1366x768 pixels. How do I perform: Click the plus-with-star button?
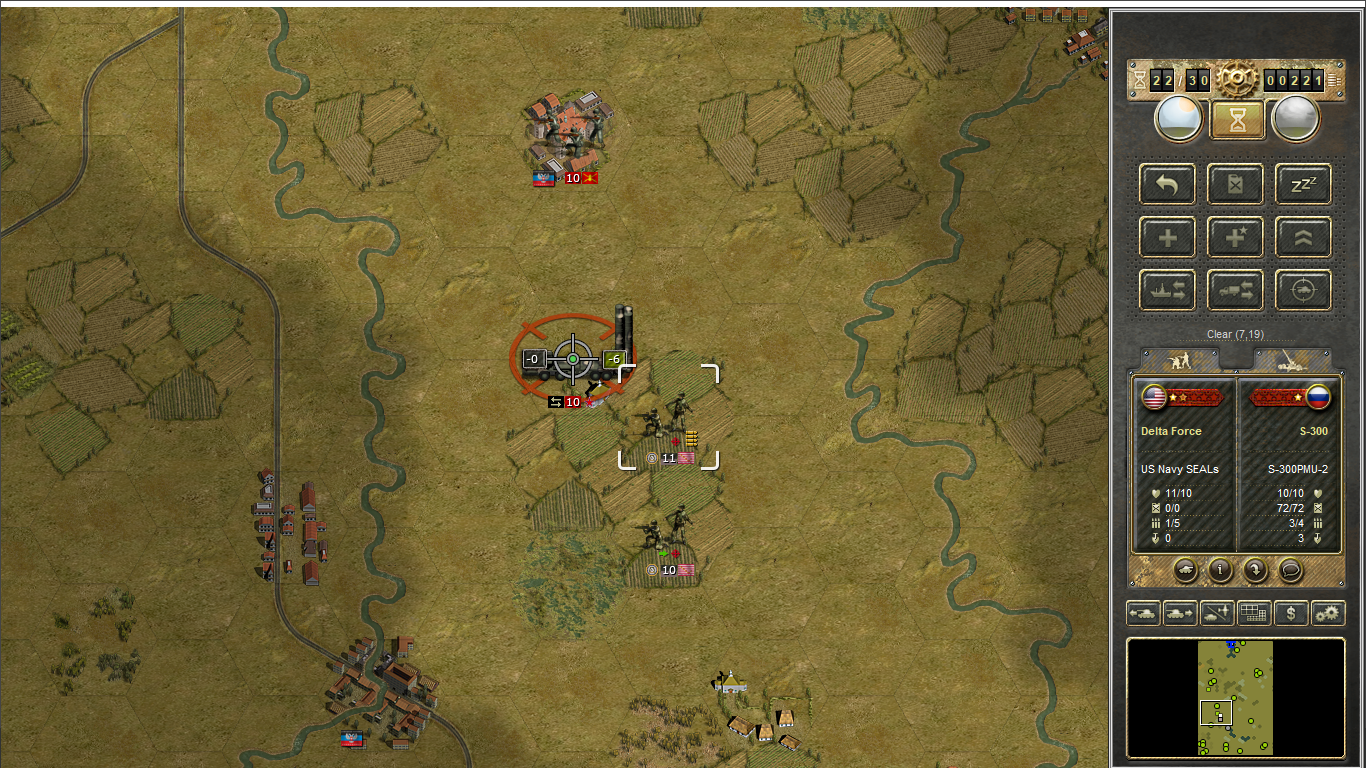pos(1235,237)
